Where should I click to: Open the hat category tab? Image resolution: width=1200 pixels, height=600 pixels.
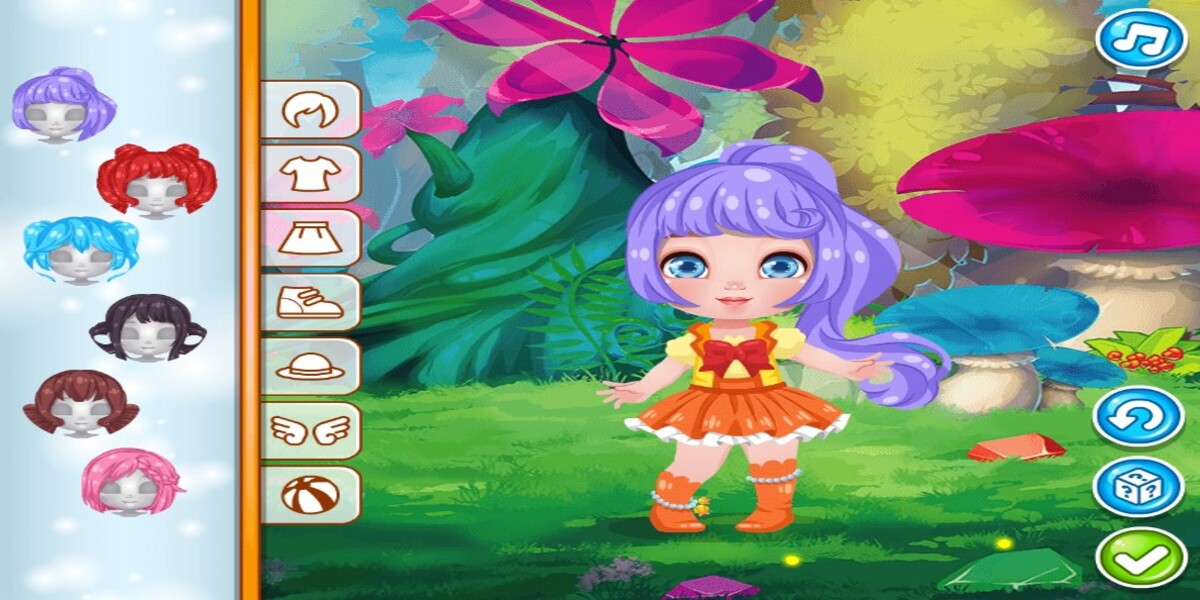pos(310,366)
